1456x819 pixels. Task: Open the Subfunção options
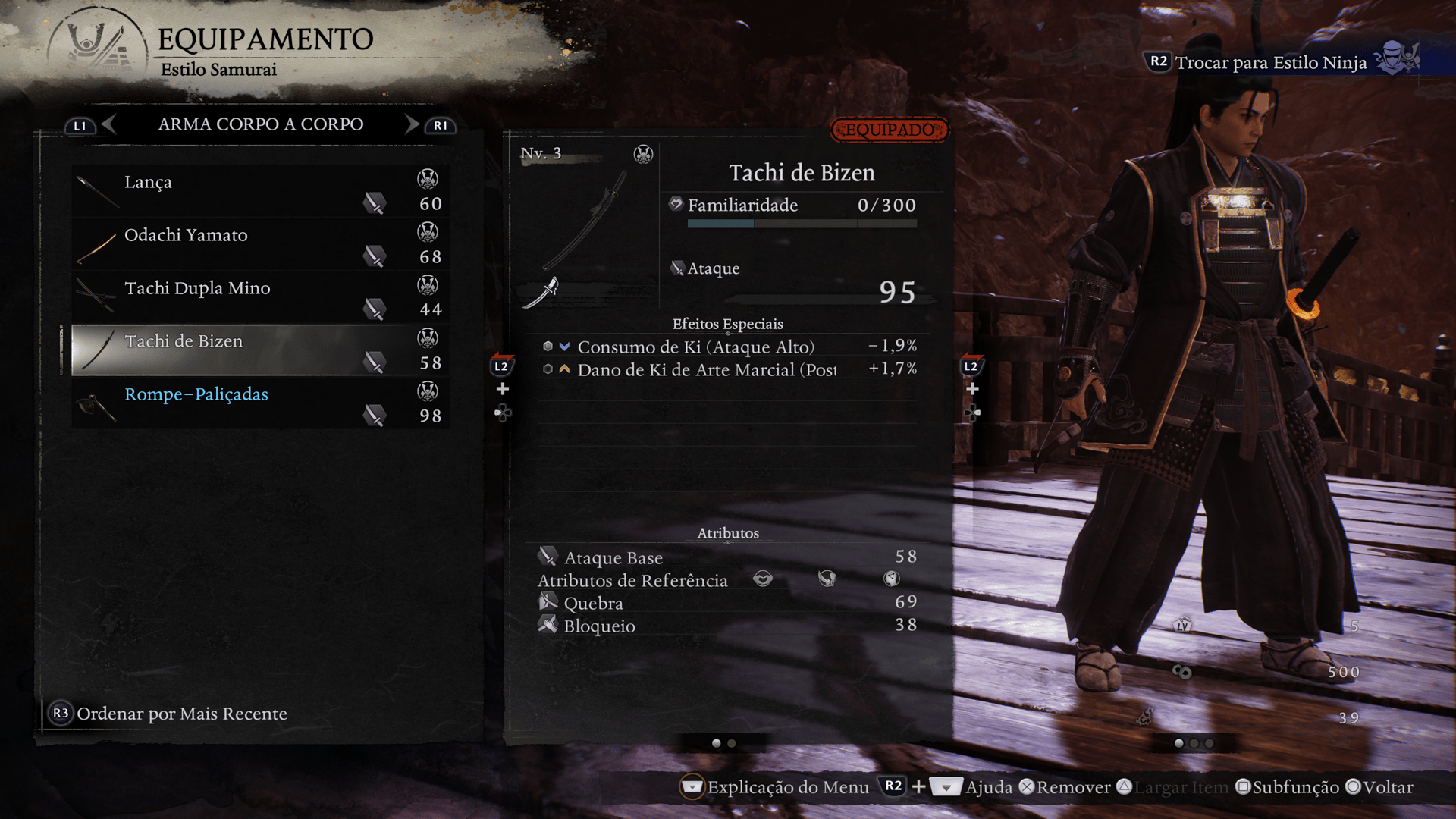[1294, 787]
